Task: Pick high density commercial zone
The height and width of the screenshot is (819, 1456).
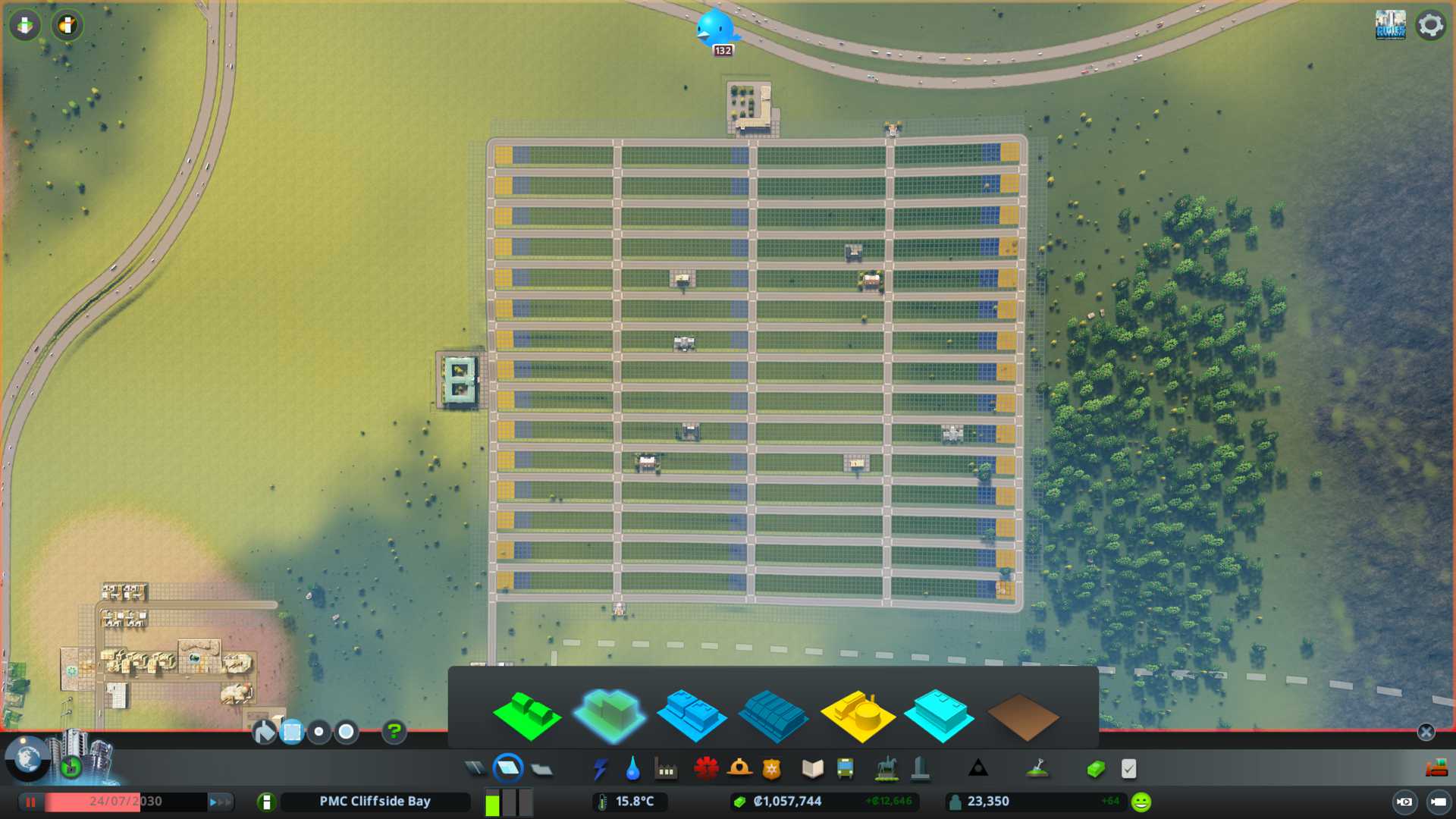Action: 773,716
